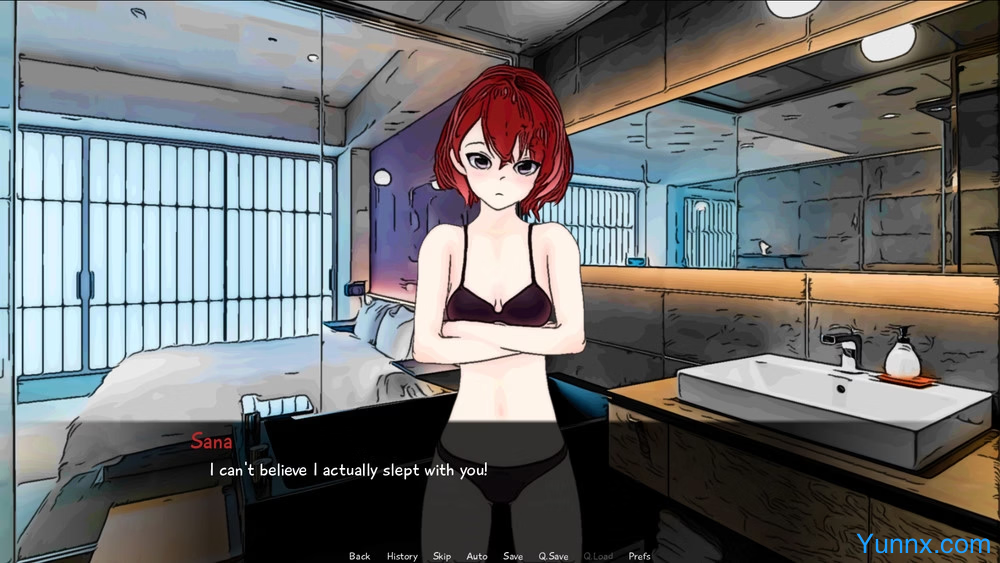Image resolution: width=1000 pixels, height=563 pixels.
Task: Activate Skip mode
Action: (x=442, y=556)
